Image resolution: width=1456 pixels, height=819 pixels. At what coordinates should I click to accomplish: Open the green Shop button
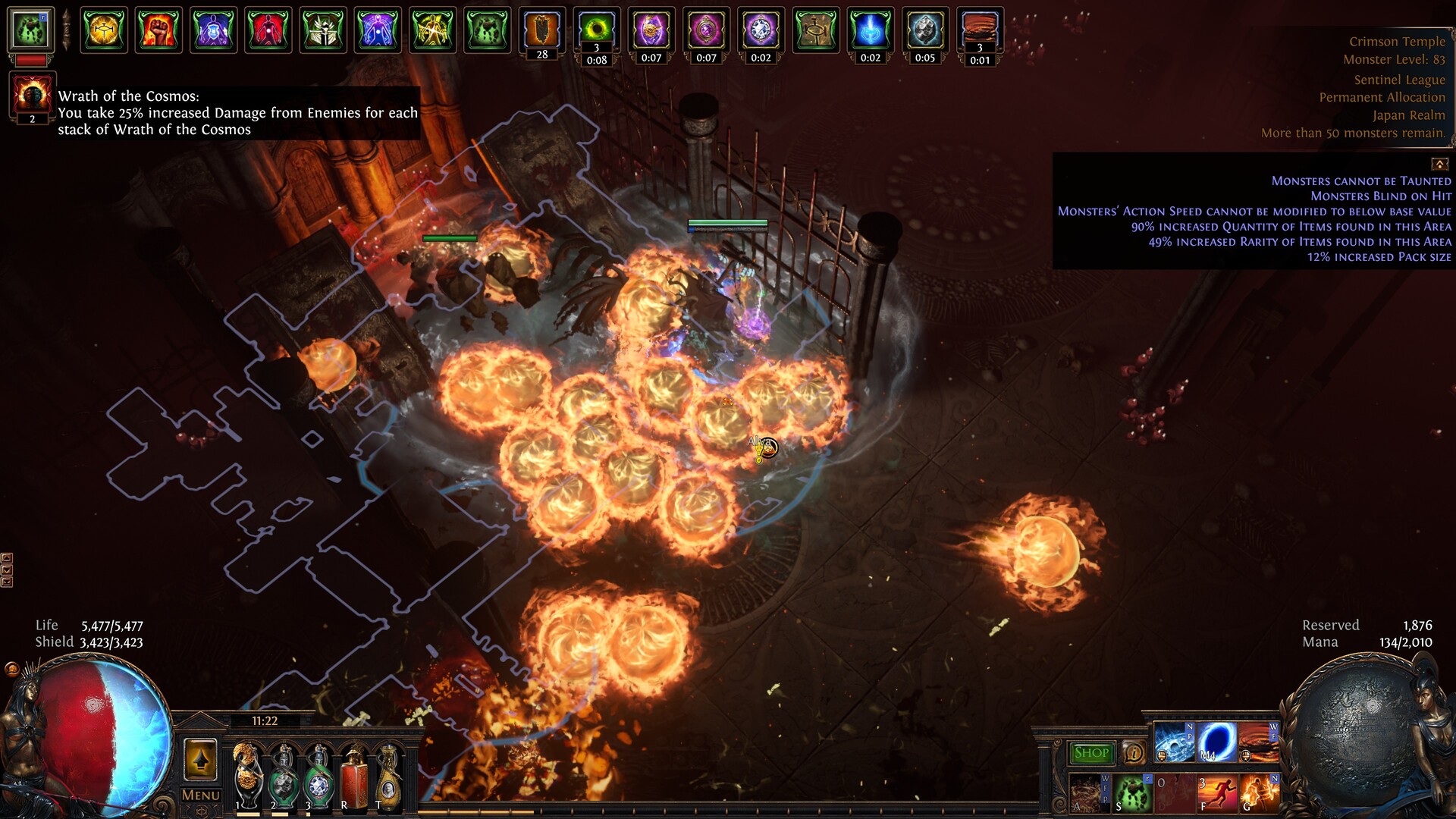[x=1091, y=752]
